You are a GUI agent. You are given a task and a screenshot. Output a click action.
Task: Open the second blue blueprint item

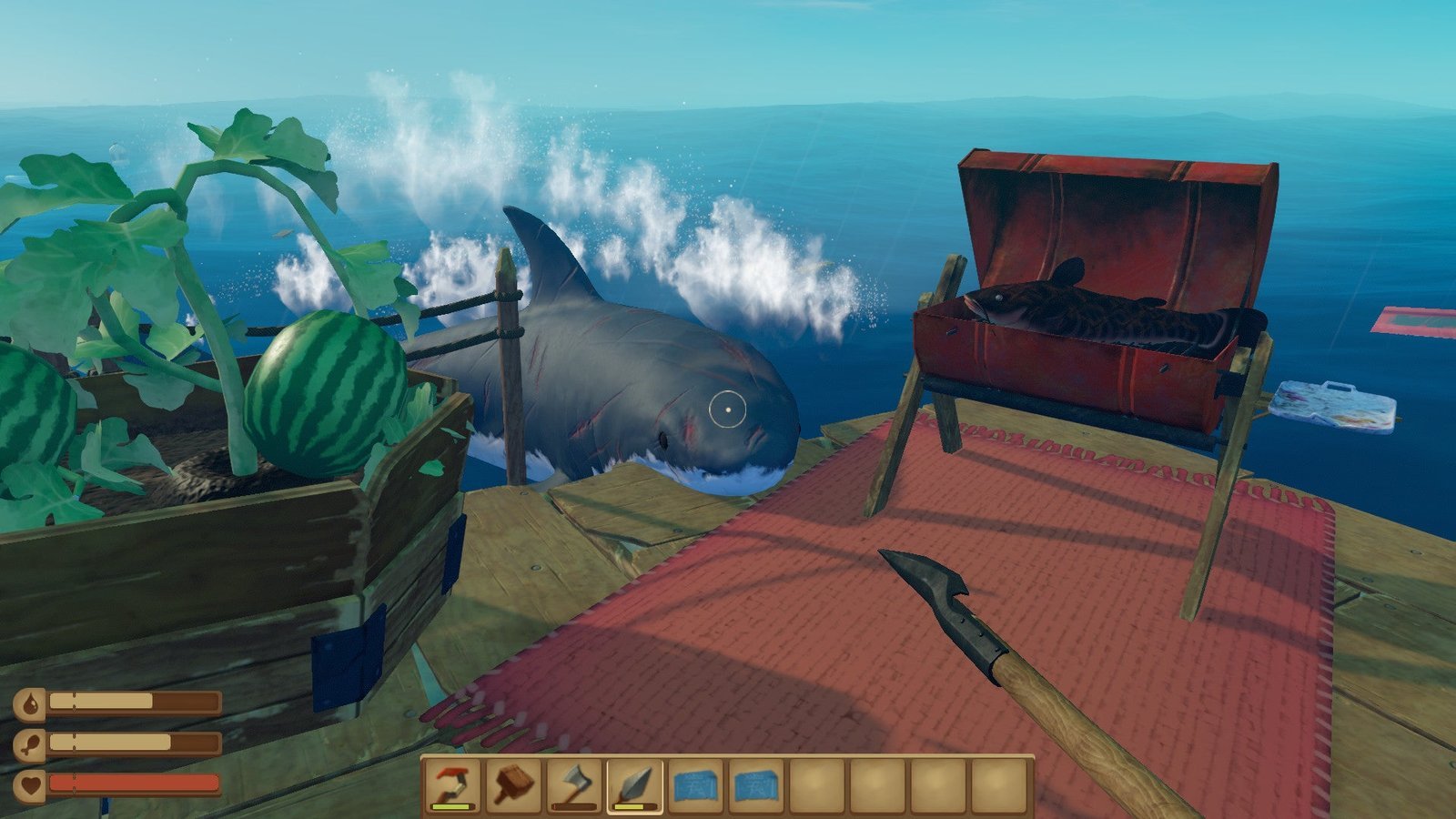tap(757, 784)
